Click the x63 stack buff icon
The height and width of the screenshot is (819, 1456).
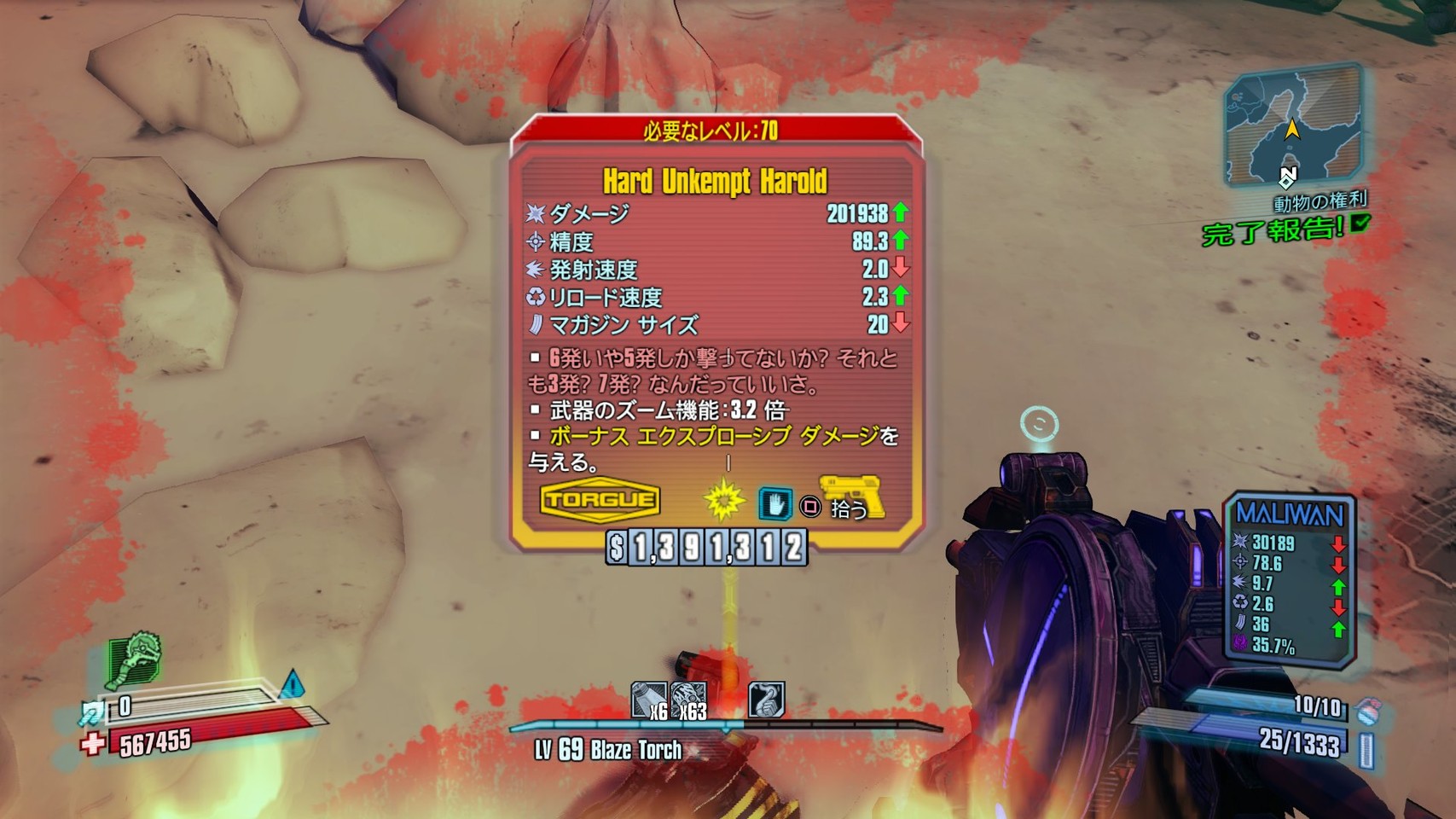(688, 700)
